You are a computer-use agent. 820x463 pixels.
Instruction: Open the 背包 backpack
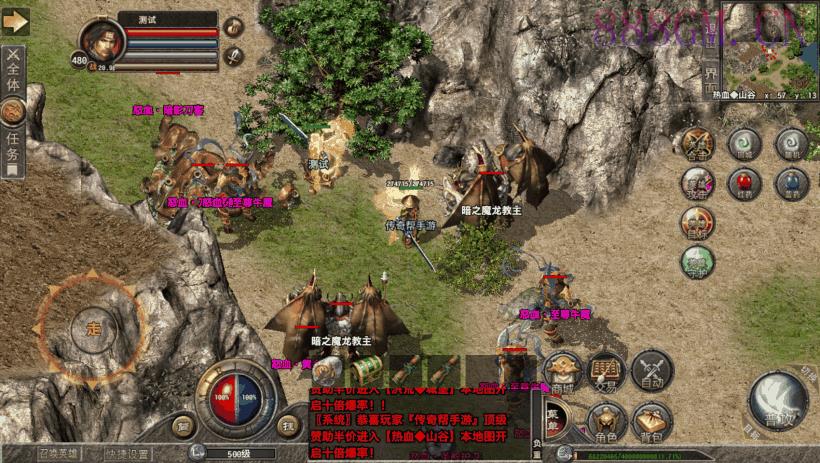pos(652,420)
